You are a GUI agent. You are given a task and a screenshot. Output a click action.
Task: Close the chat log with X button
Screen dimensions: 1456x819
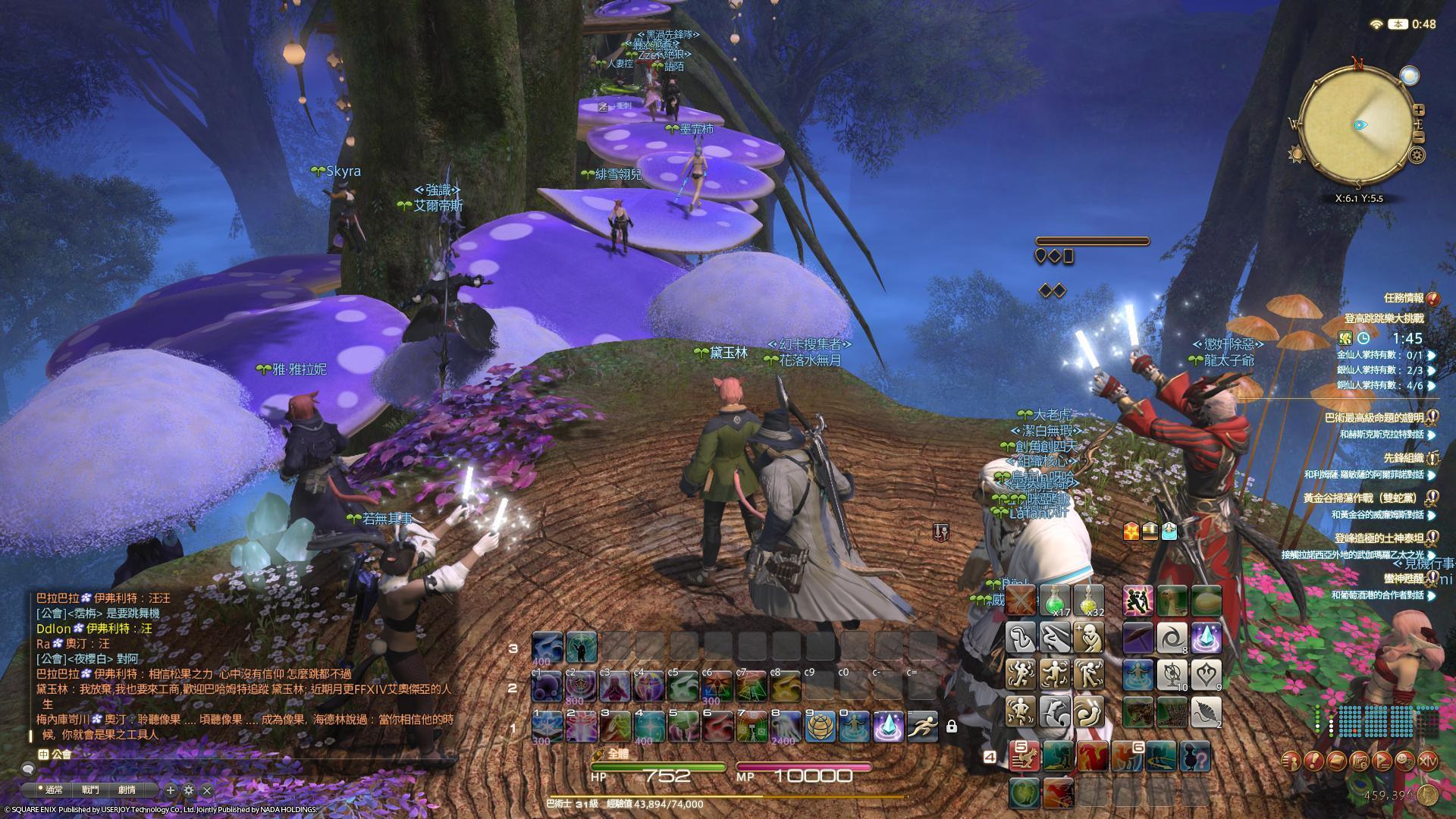pos(207,790)
